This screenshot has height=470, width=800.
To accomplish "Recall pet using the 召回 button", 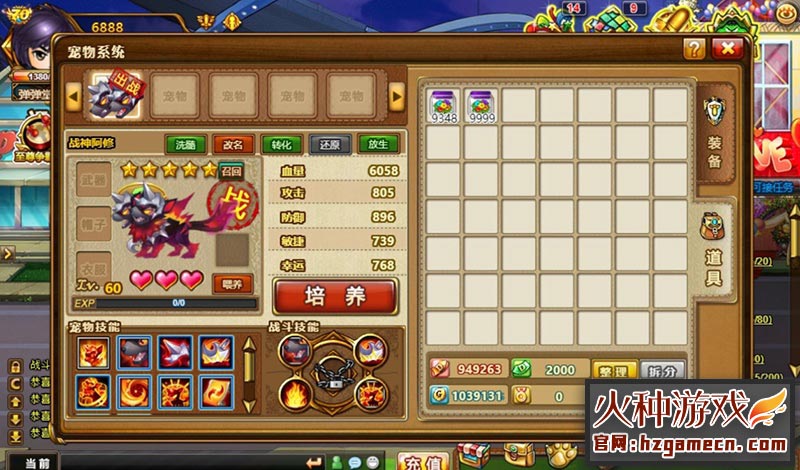I will (231, 171).
